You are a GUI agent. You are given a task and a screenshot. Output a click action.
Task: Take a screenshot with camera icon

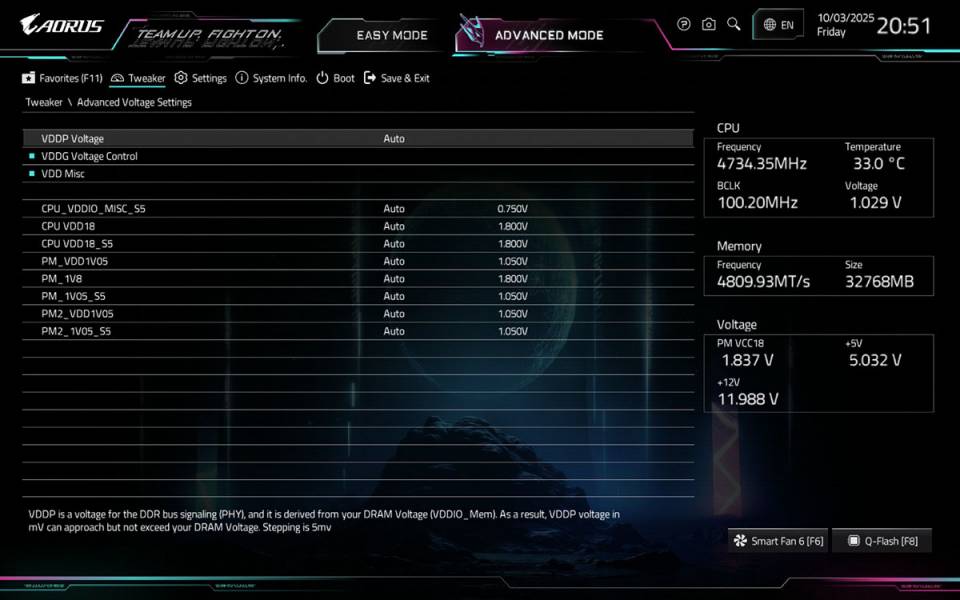point(709,24)
